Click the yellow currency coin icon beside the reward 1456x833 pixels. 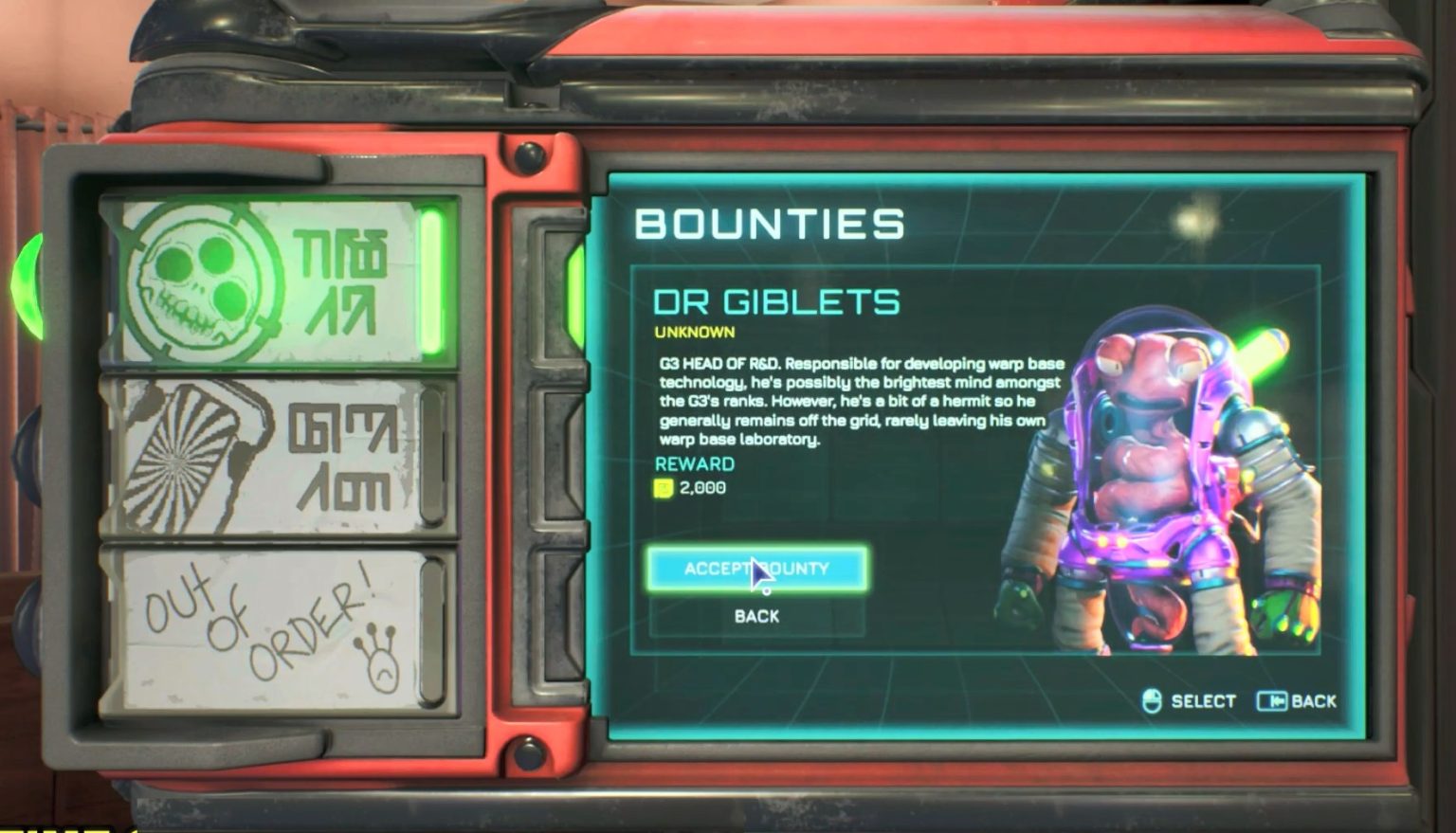664,489
